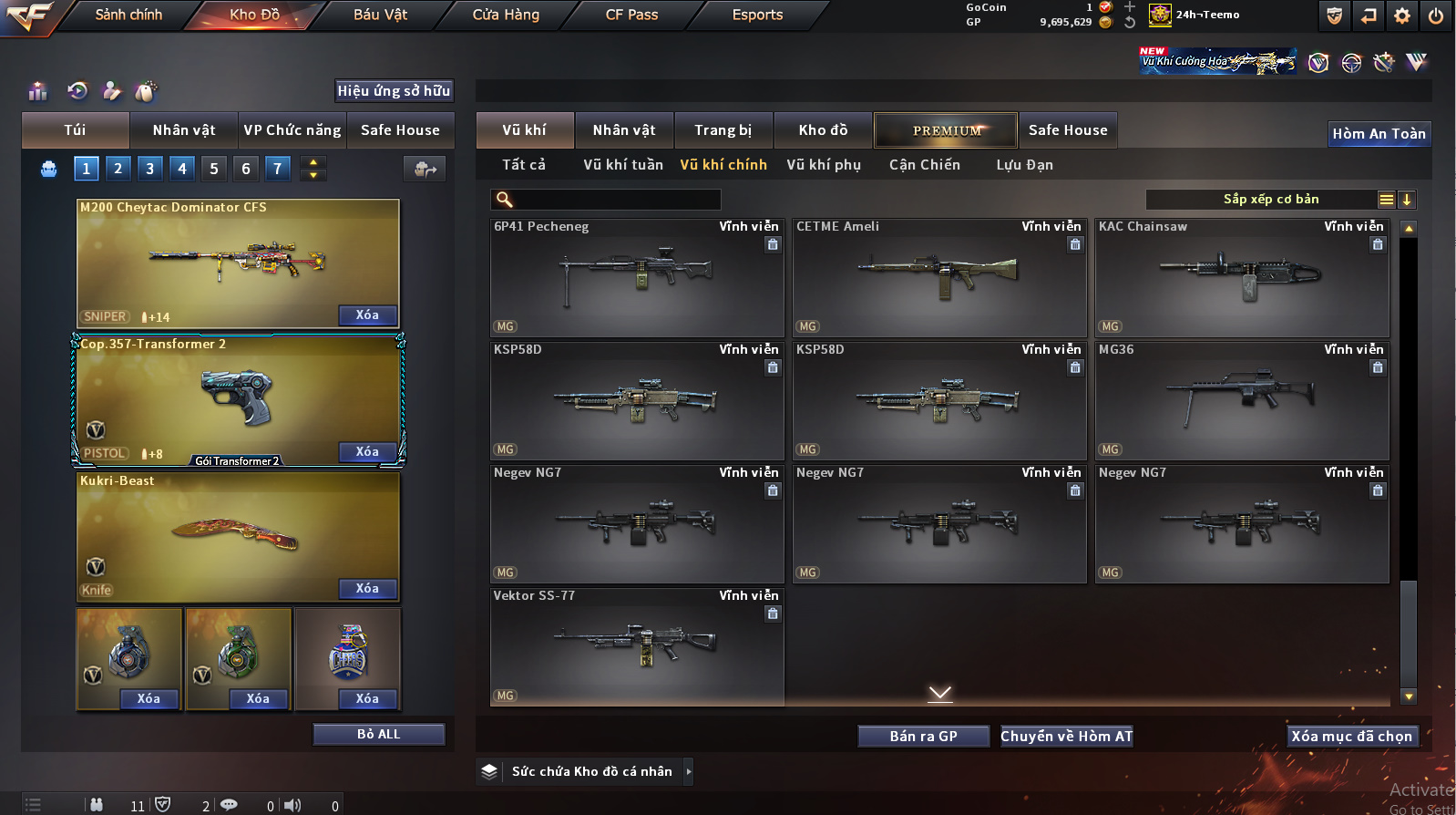Unequip everything with Bỏ ALL
This screenshot has width=1456, height=815.
tap(378, 734)
